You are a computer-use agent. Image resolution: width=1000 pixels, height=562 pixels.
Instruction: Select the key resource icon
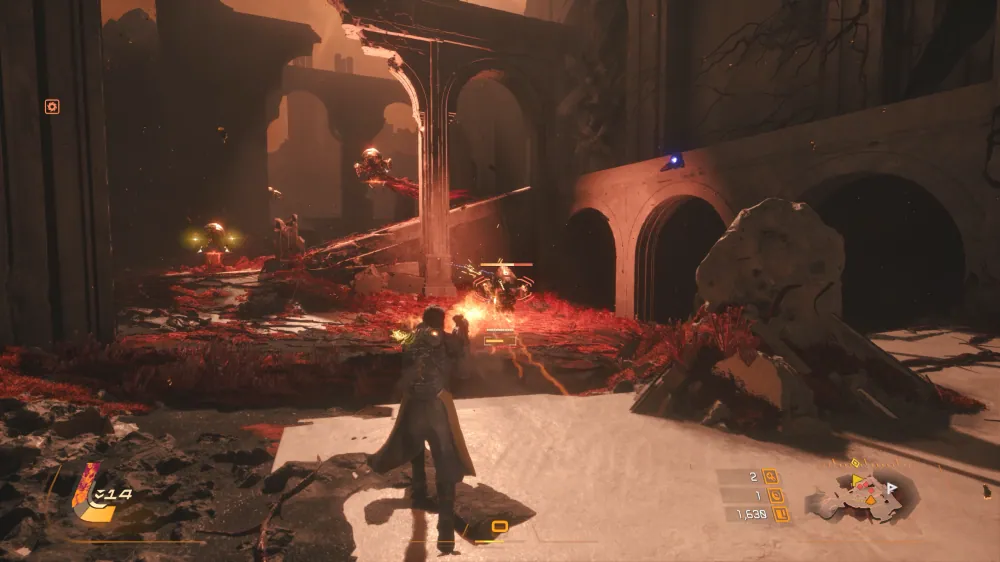771,476
